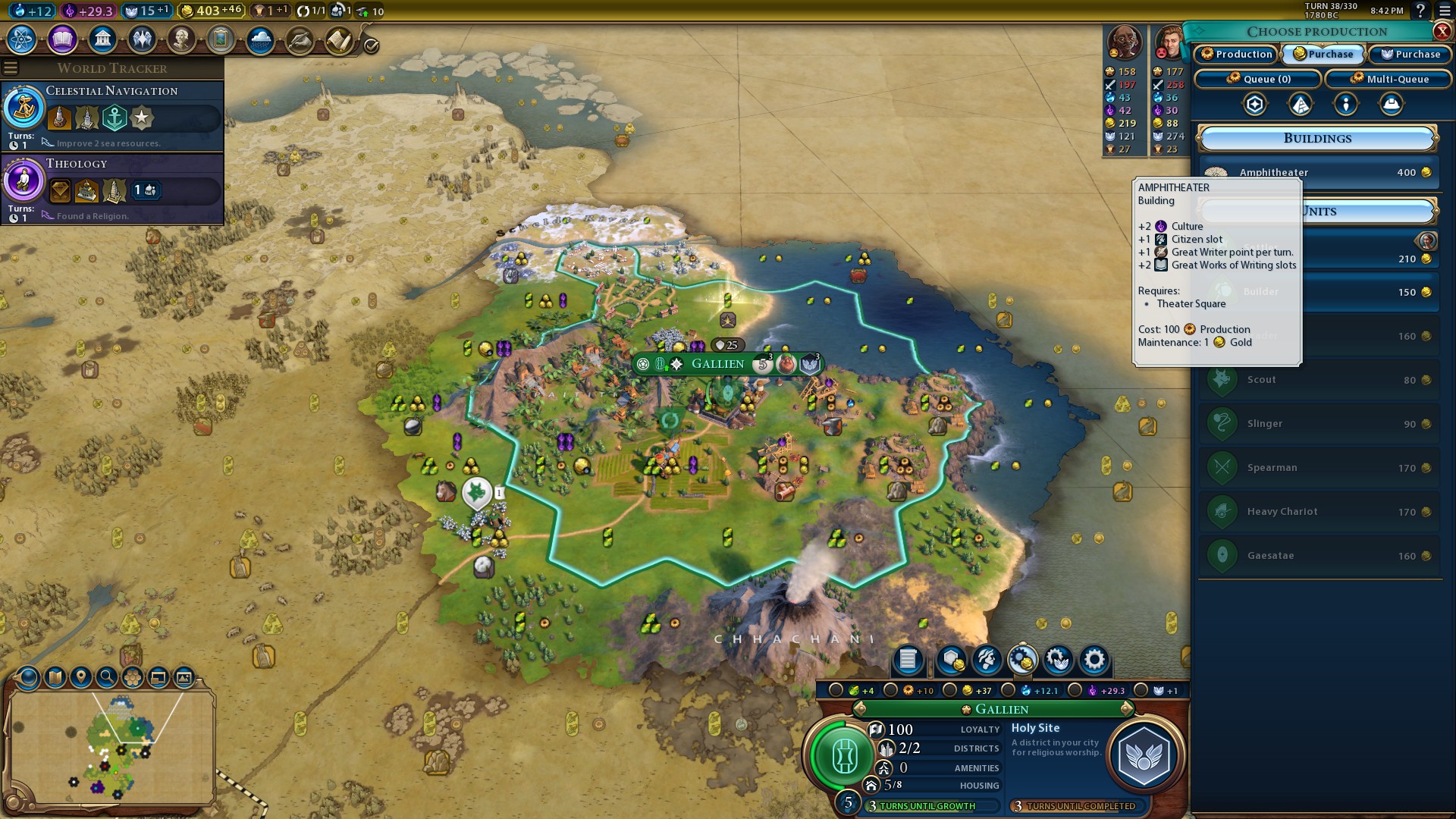This screenshot has height=819, width=1456.
Task: Open the civics tree book icon
Action: [x=62, y=39]
